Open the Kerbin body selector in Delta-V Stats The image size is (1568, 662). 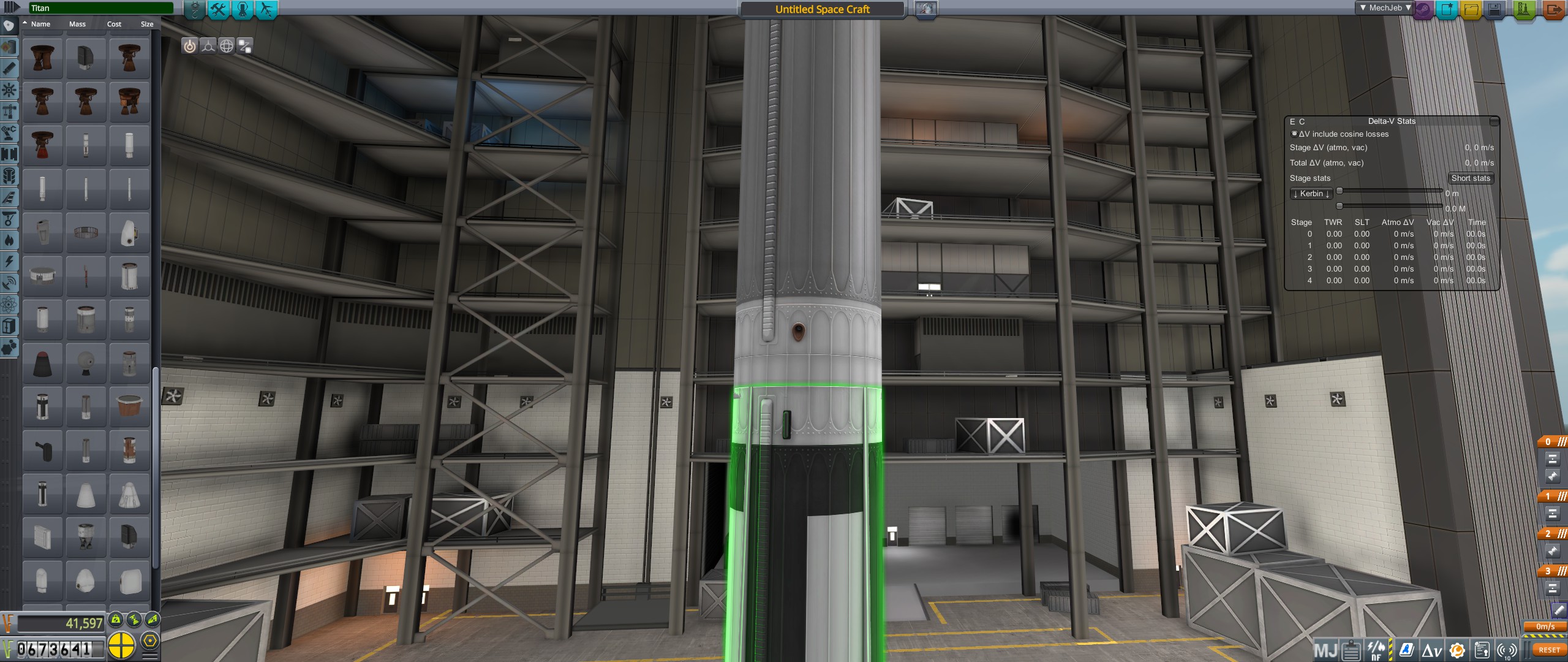pos(1311,194)
